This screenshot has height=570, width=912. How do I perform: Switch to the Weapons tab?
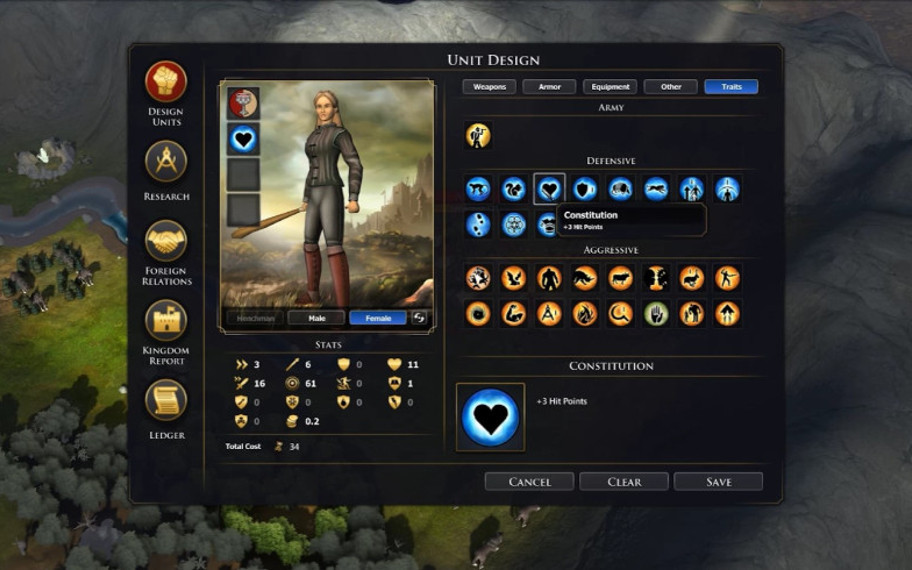[x=489, y=87]
